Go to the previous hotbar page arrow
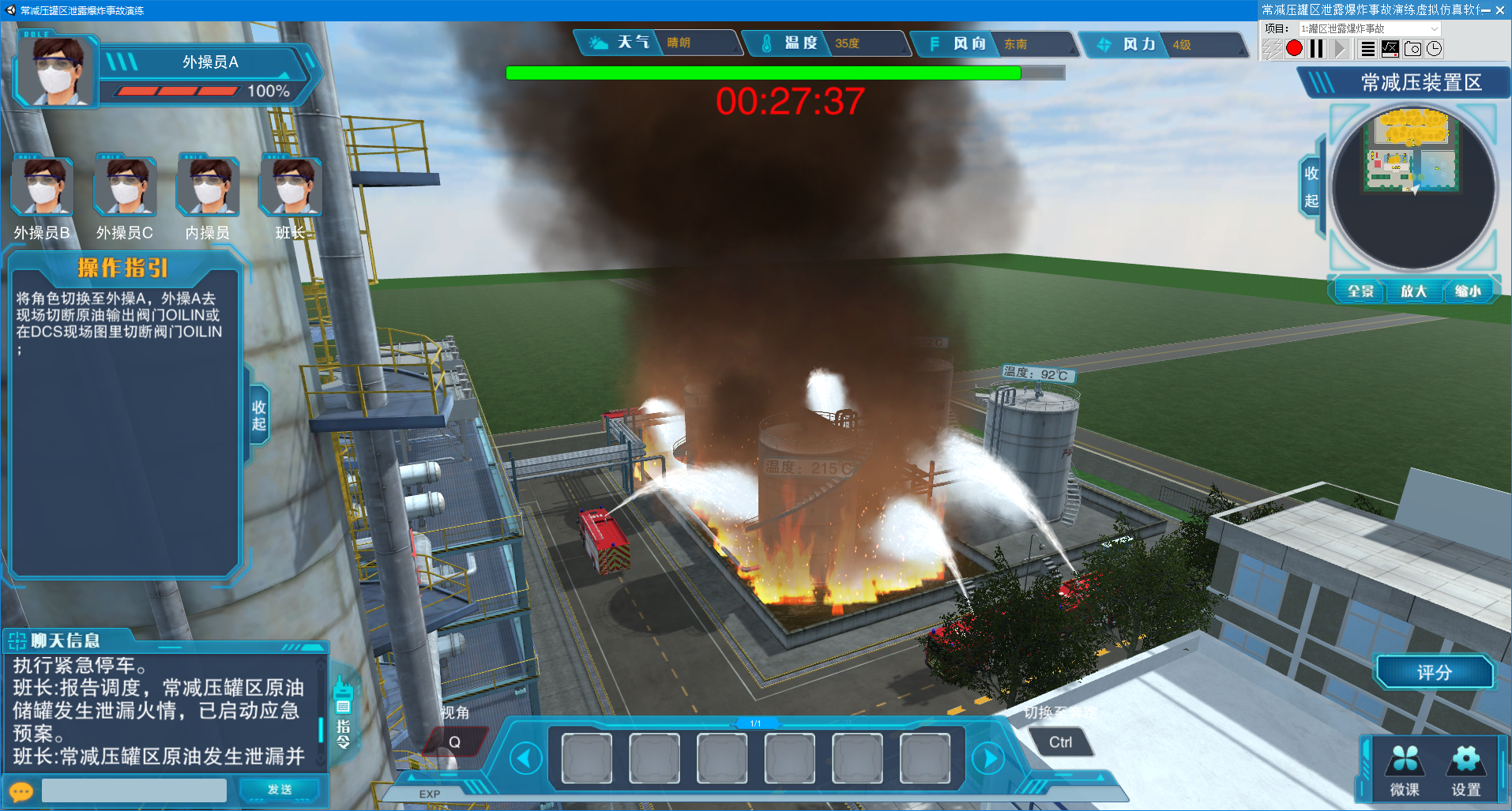Image resolution: width=1512 pixels, height=811 pixels. pos(525,759)
